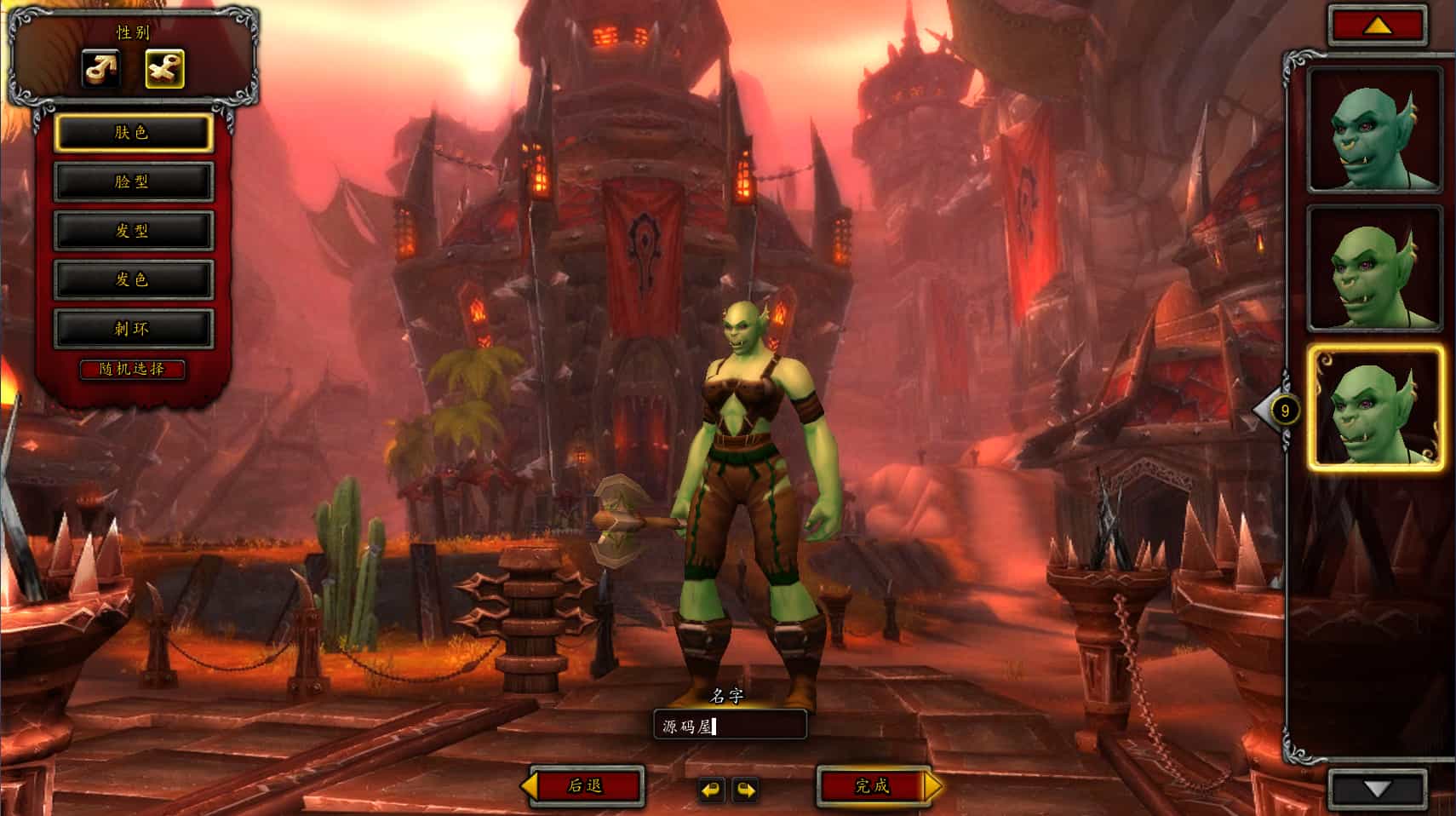Select the highlighted orc portrait numbered 9
This screenshot has width=1456, height=816.
[1374, 409]
